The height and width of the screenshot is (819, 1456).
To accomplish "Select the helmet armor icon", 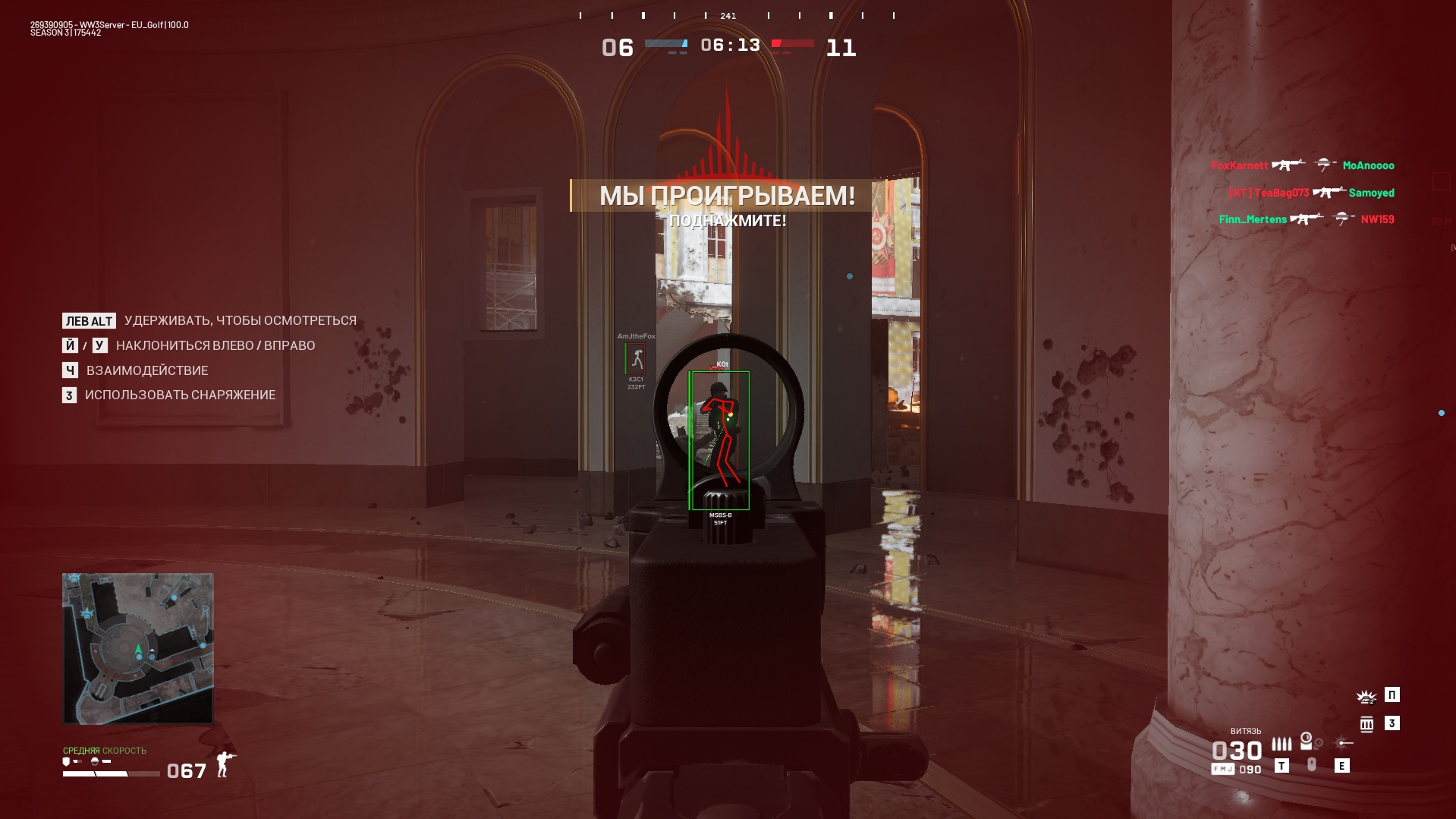I will 95,761.
